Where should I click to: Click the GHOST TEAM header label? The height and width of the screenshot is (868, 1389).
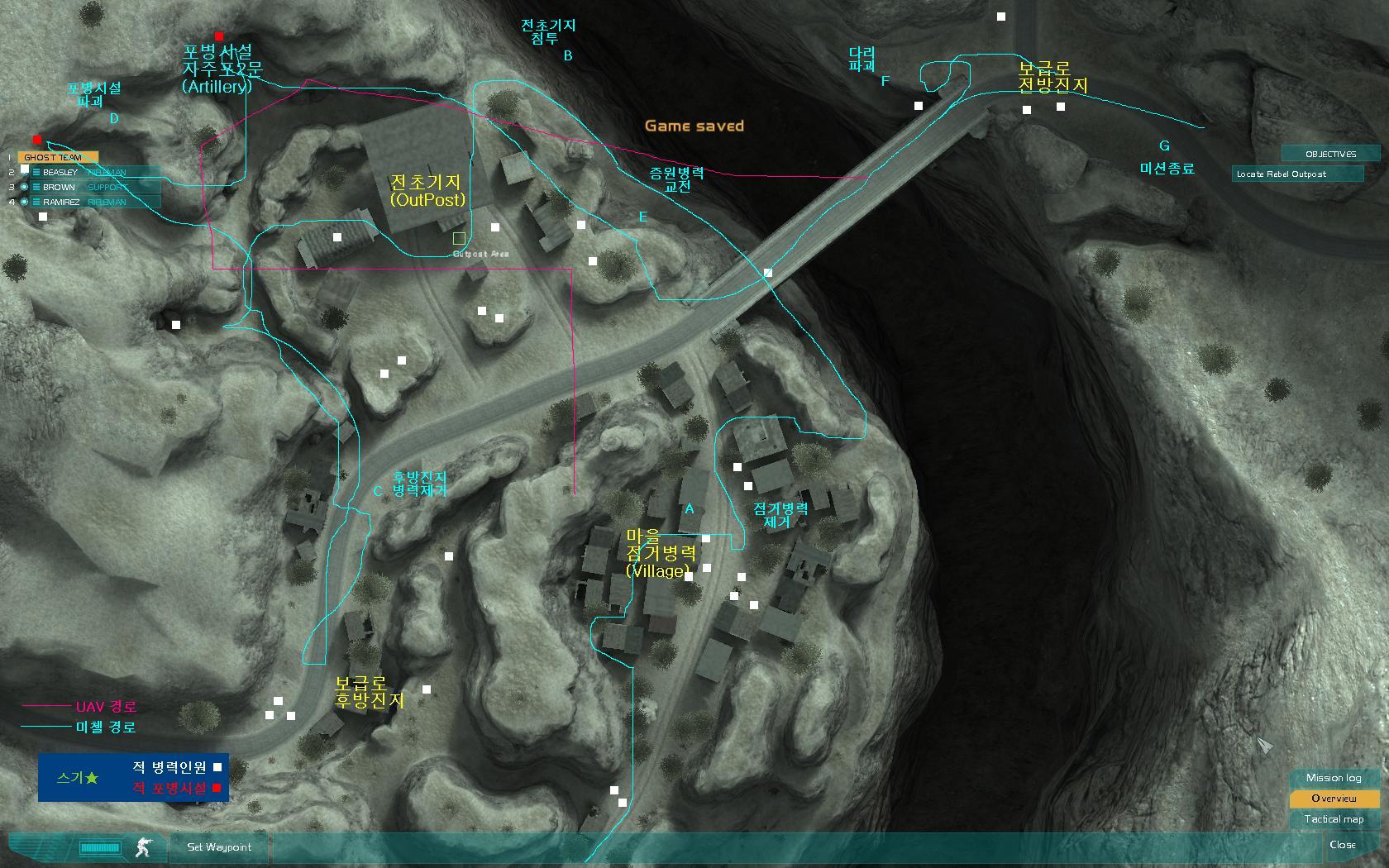click(54, 156)
